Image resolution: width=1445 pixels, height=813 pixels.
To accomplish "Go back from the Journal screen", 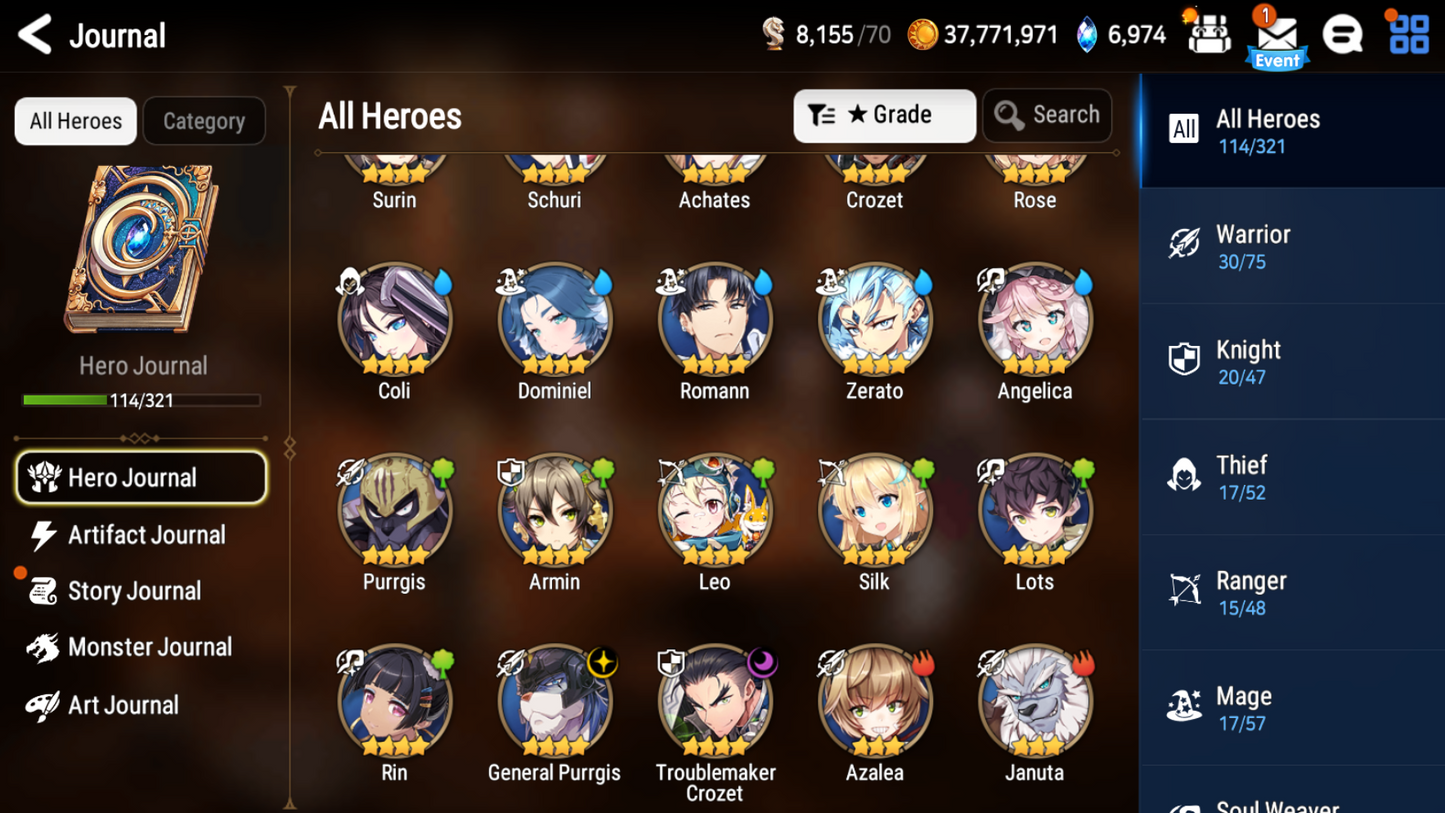I will click(36, 35).
